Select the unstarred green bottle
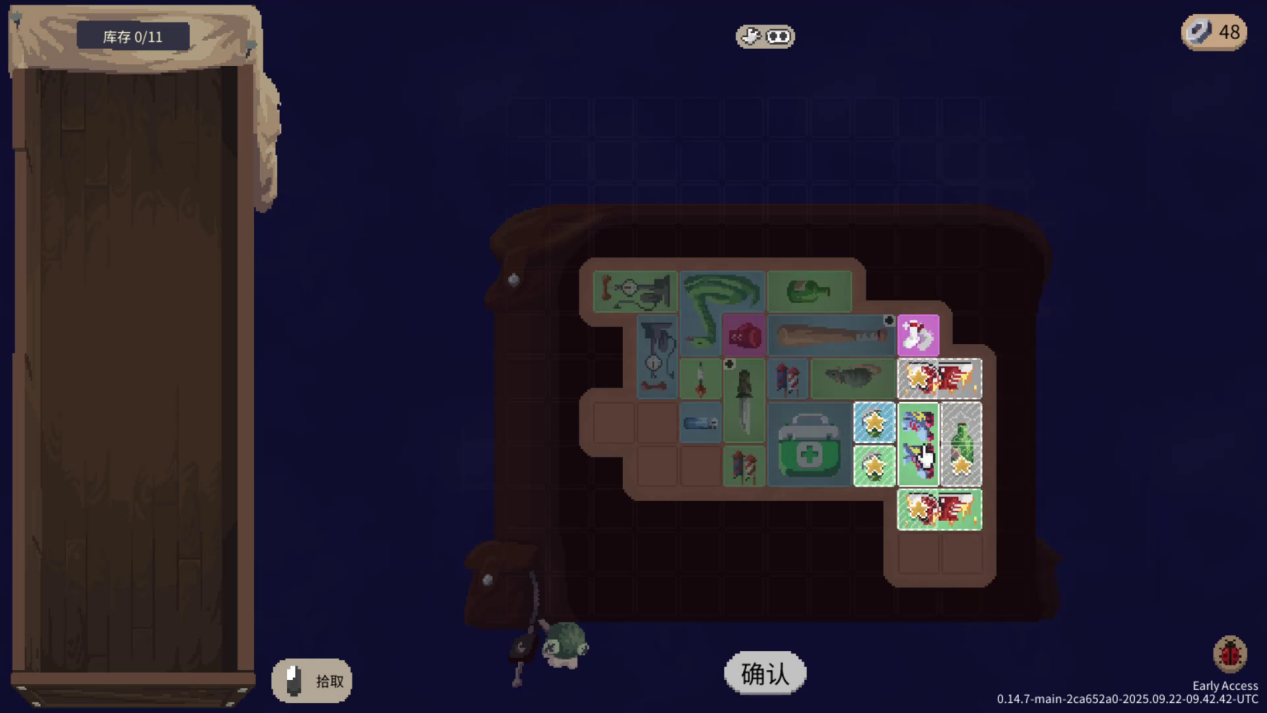Viewport: 1267px width, 713px height. (809, 292)
